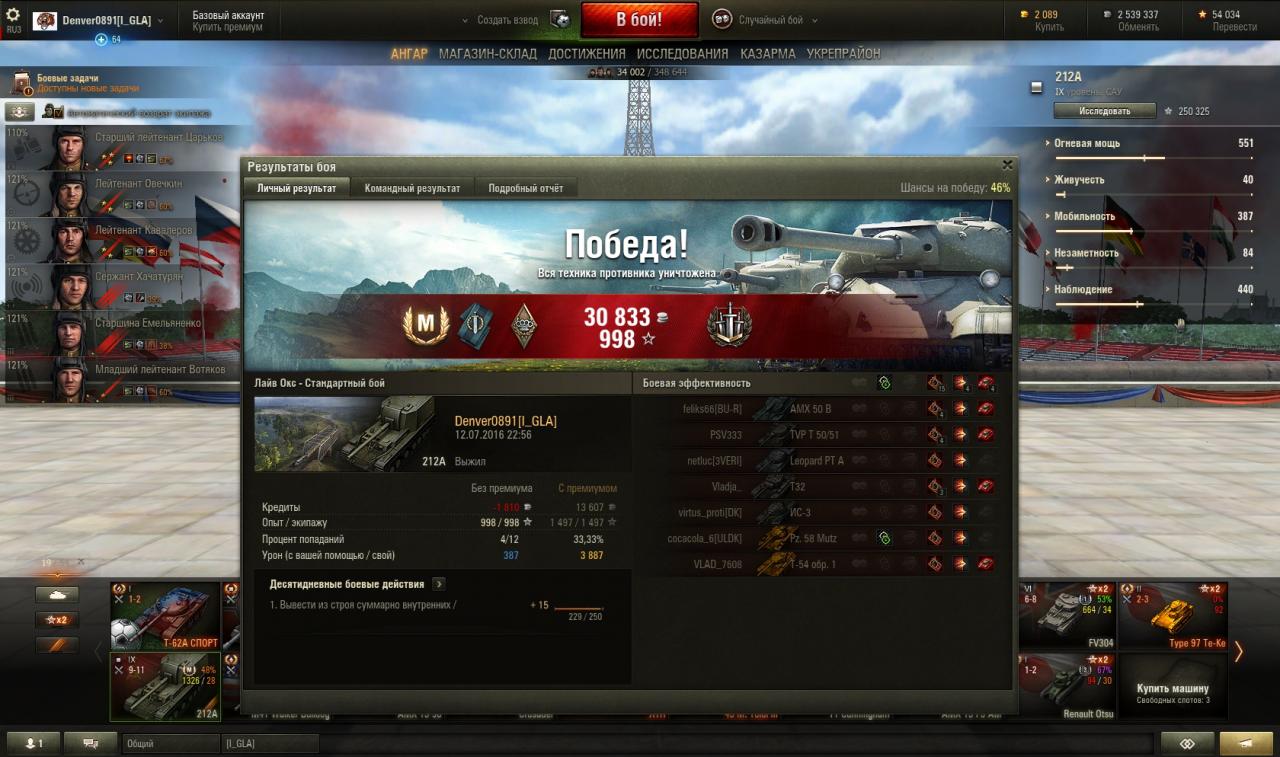
Task: Open the ДОСТИЖЕНИЯ achievements section
Action: [x=587, y=54]
